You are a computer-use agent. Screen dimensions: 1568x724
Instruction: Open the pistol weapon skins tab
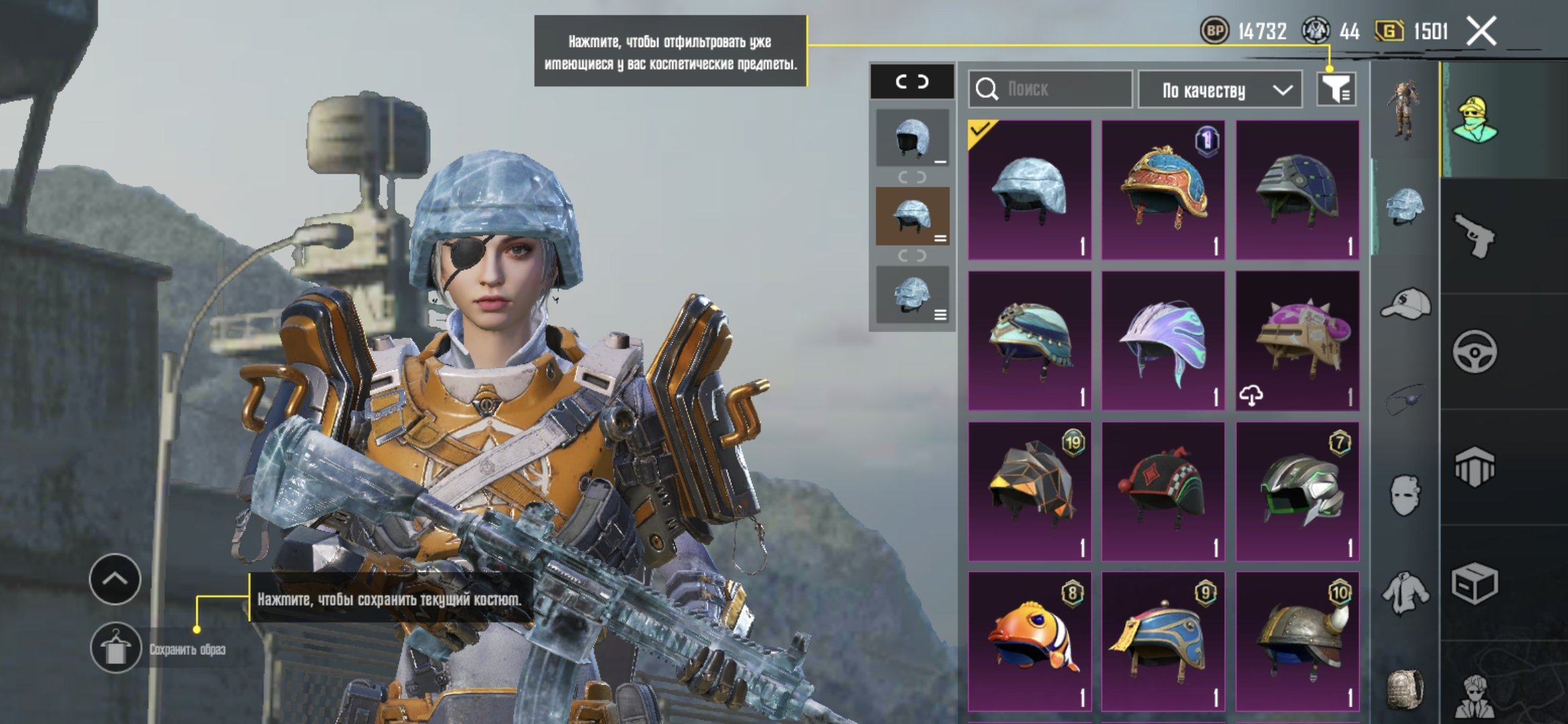(x=1474, y=236)
